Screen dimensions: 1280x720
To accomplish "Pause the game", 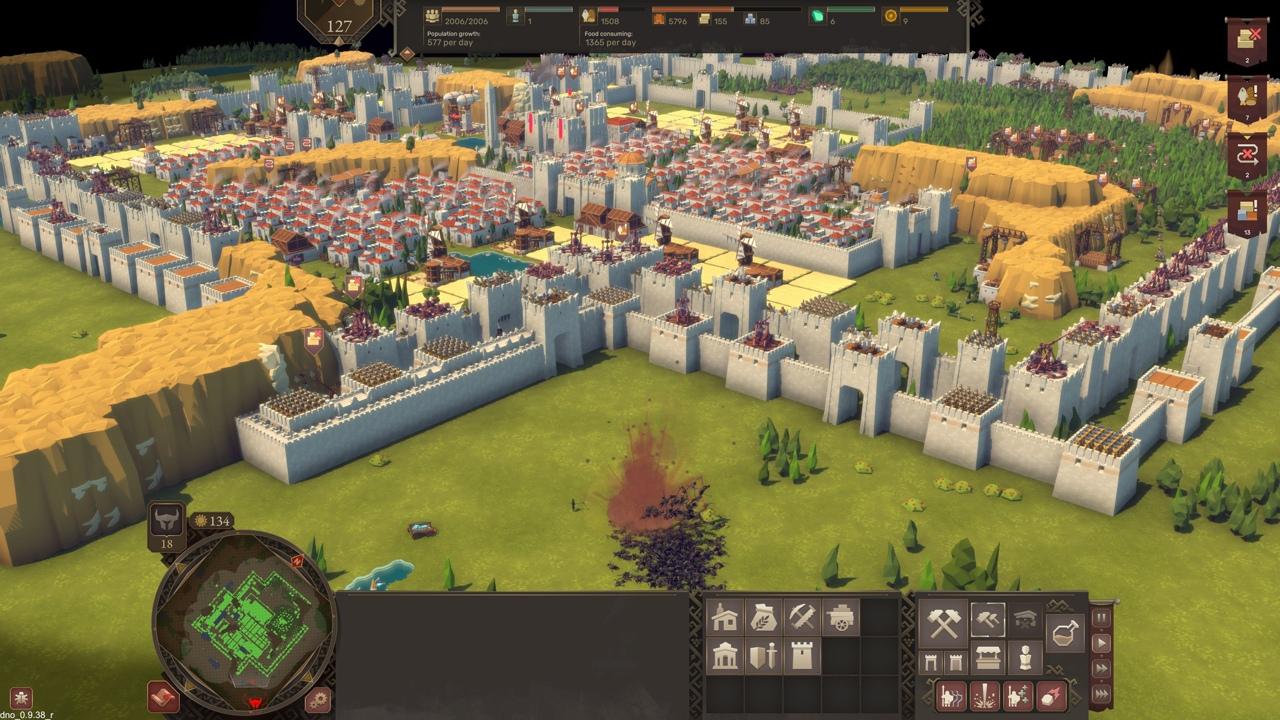I will 1102,618.
